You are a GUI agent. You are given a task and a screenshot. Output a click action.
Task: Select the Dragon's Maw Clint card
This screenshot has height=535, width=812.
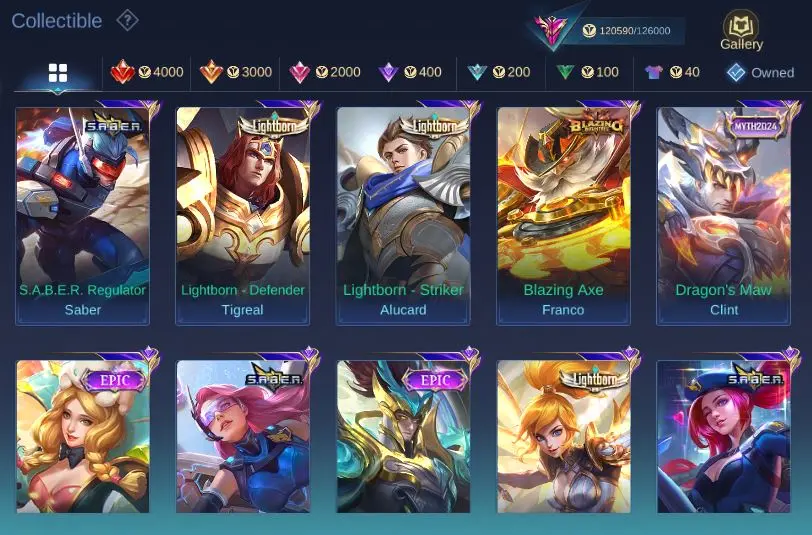coord(723,215)
